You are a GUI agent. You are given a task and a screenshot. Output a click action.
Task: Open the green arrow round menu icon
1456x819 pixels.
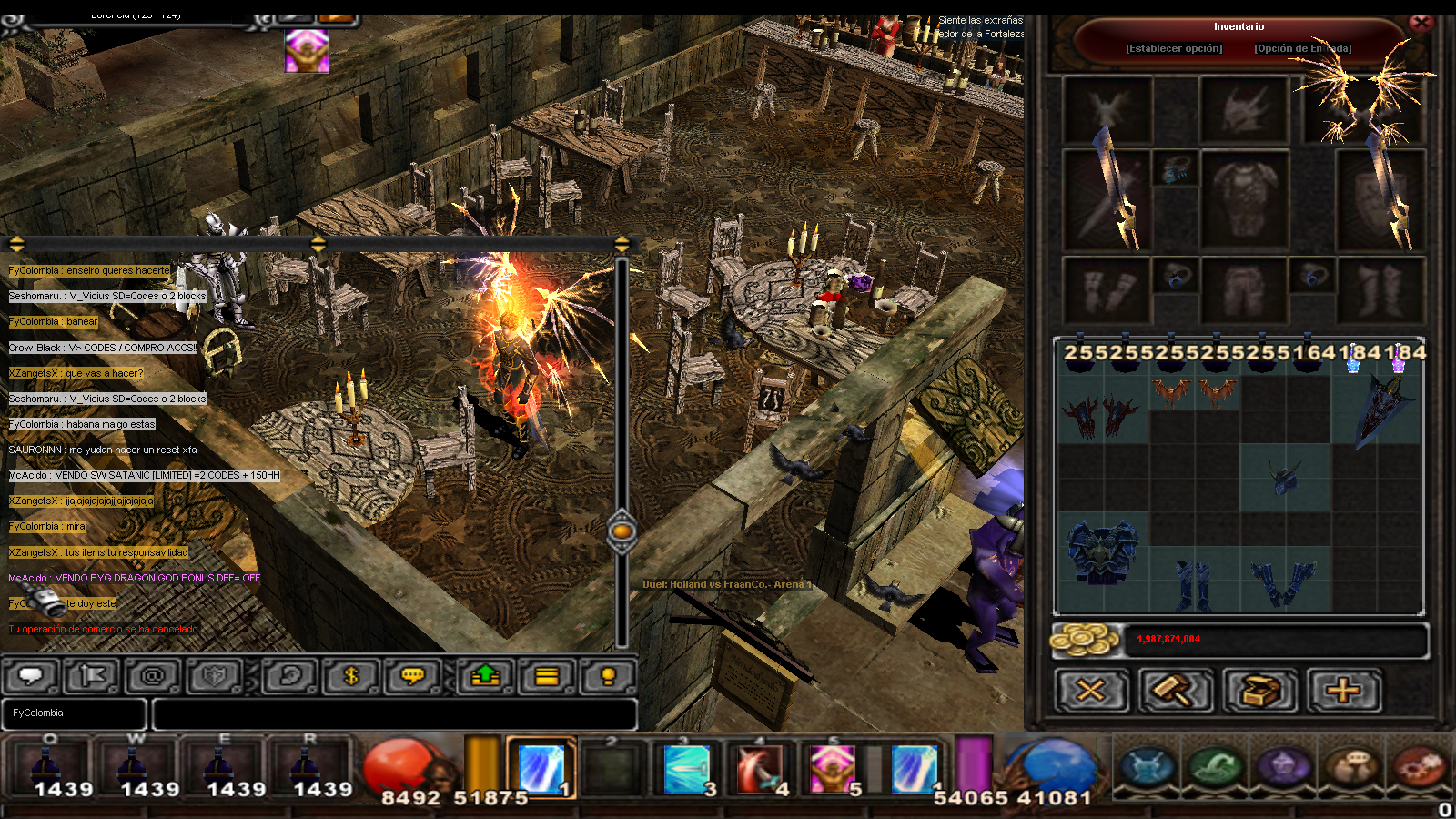pyautogui.click(x=1217, y=765)
